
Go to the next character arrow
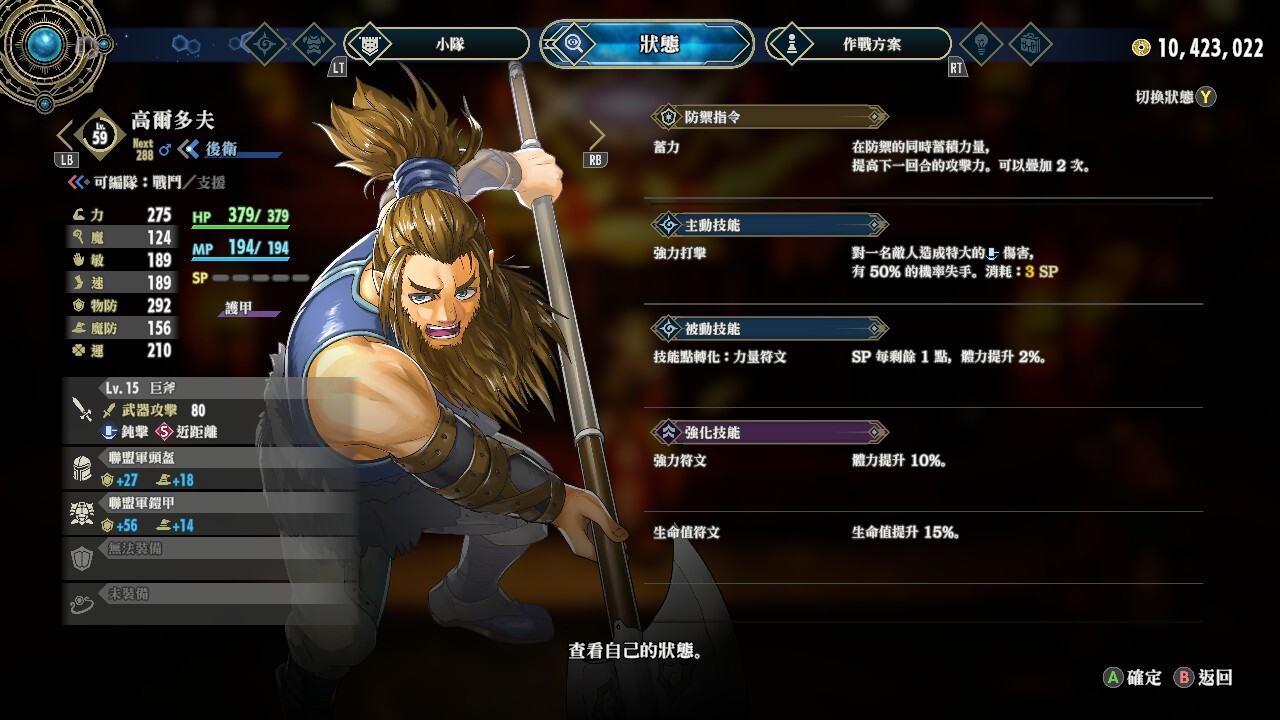(x=596, y=135)
